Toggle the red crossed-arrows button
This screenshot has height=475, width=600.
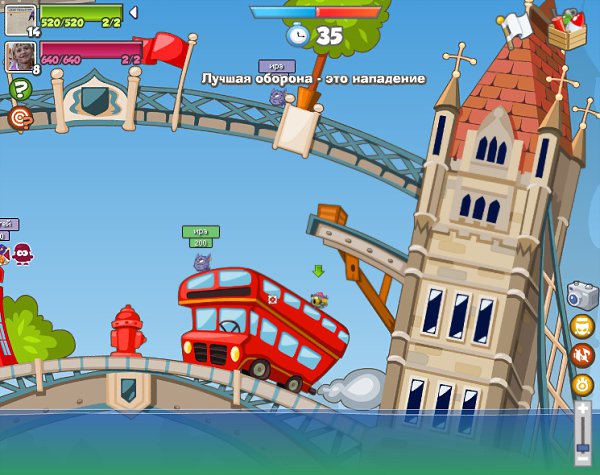point(582,355)
